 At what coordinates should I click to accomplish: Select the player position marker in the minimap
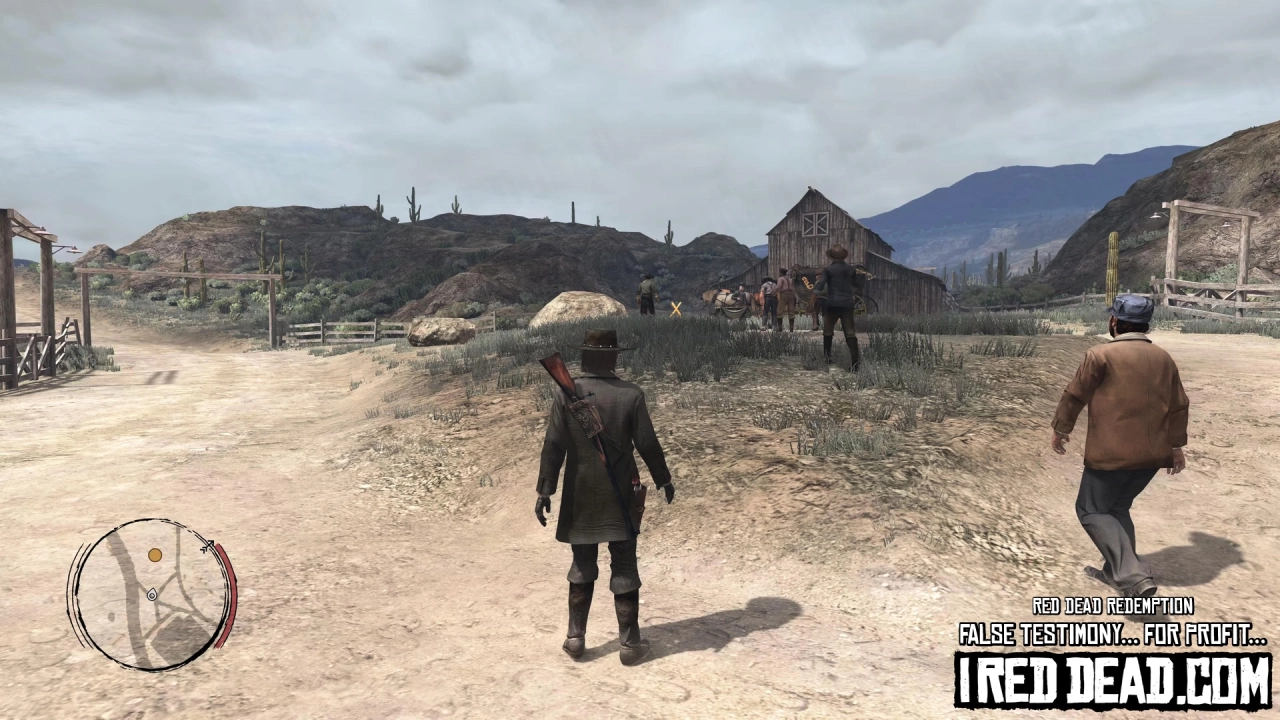152,595
